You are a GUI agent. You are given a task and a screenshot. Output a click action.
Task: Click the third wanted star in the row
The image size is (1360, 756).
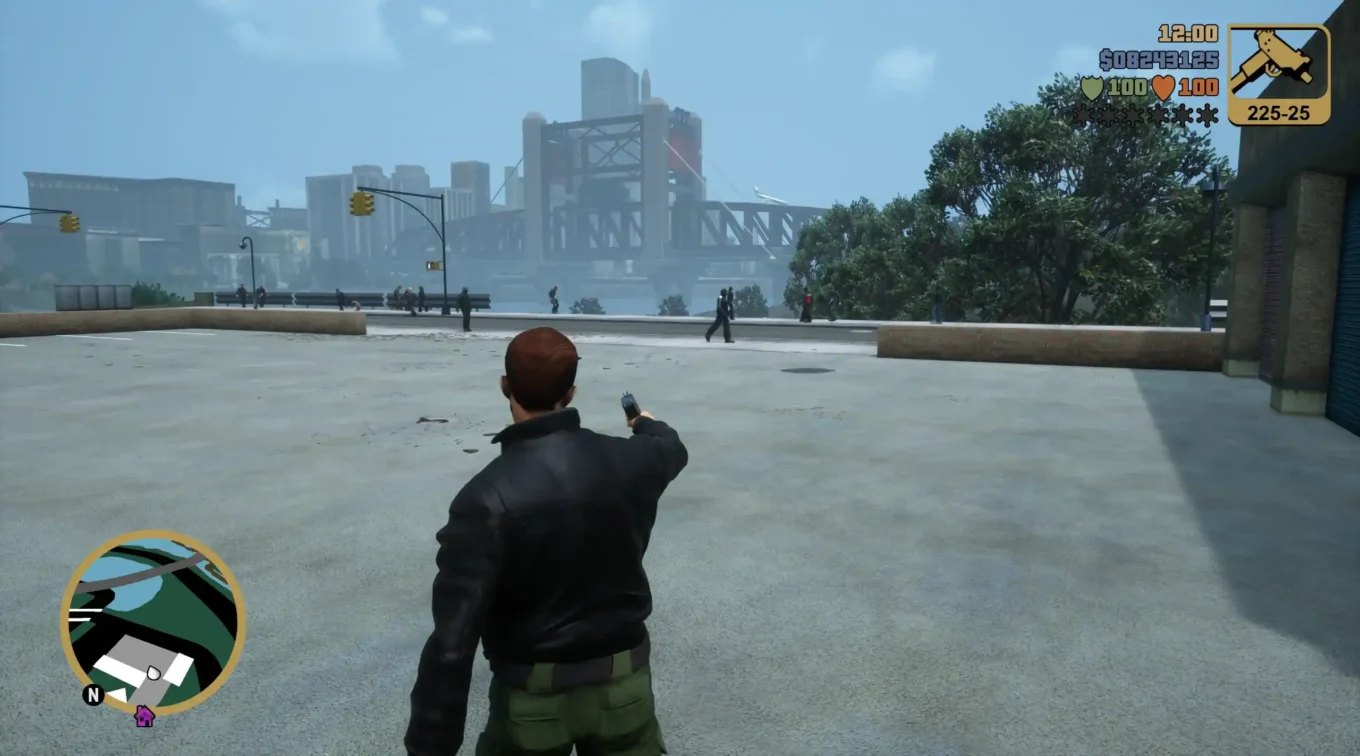coord(1131,114)
